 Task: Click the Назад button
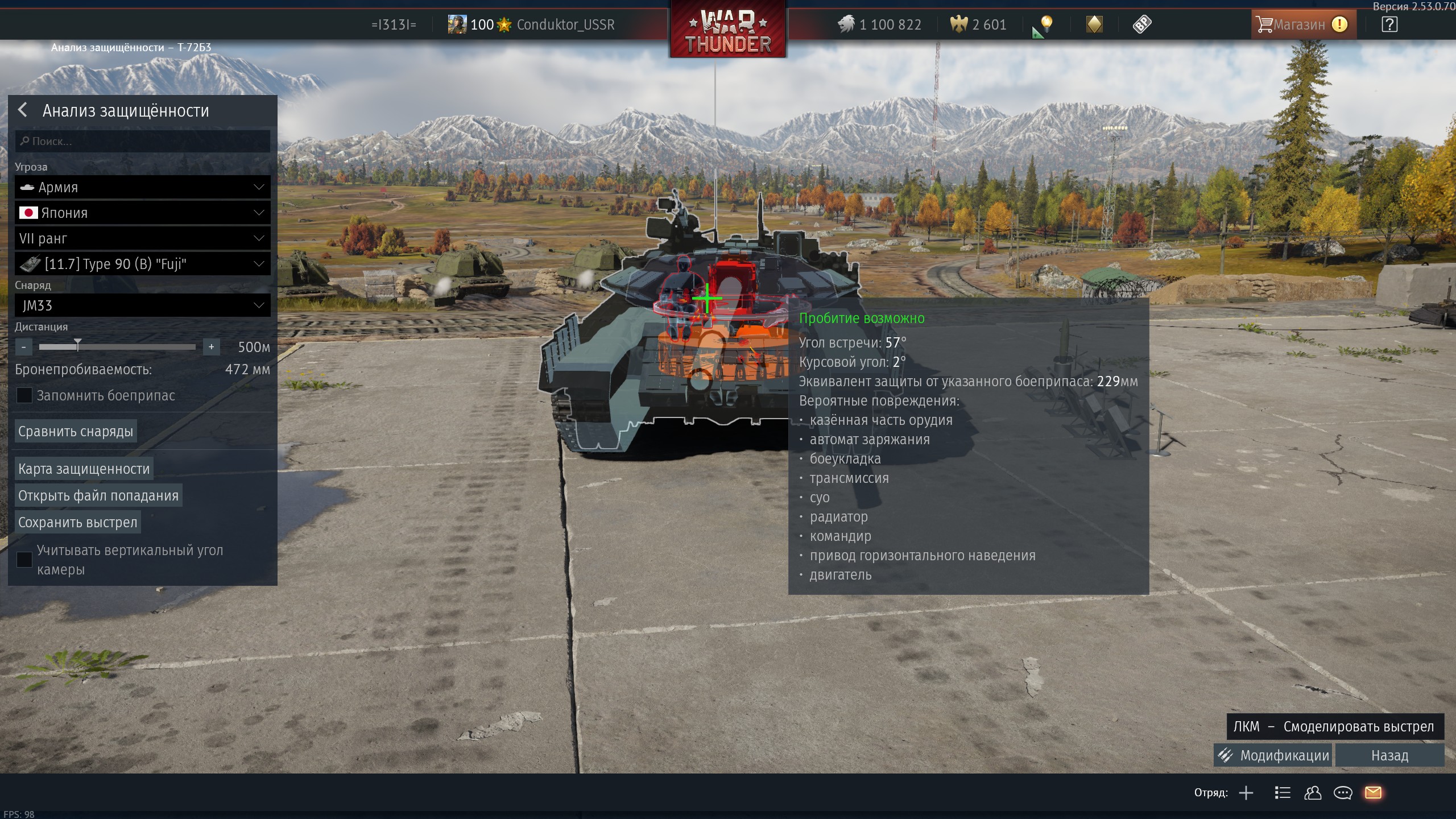(1389, 755)
